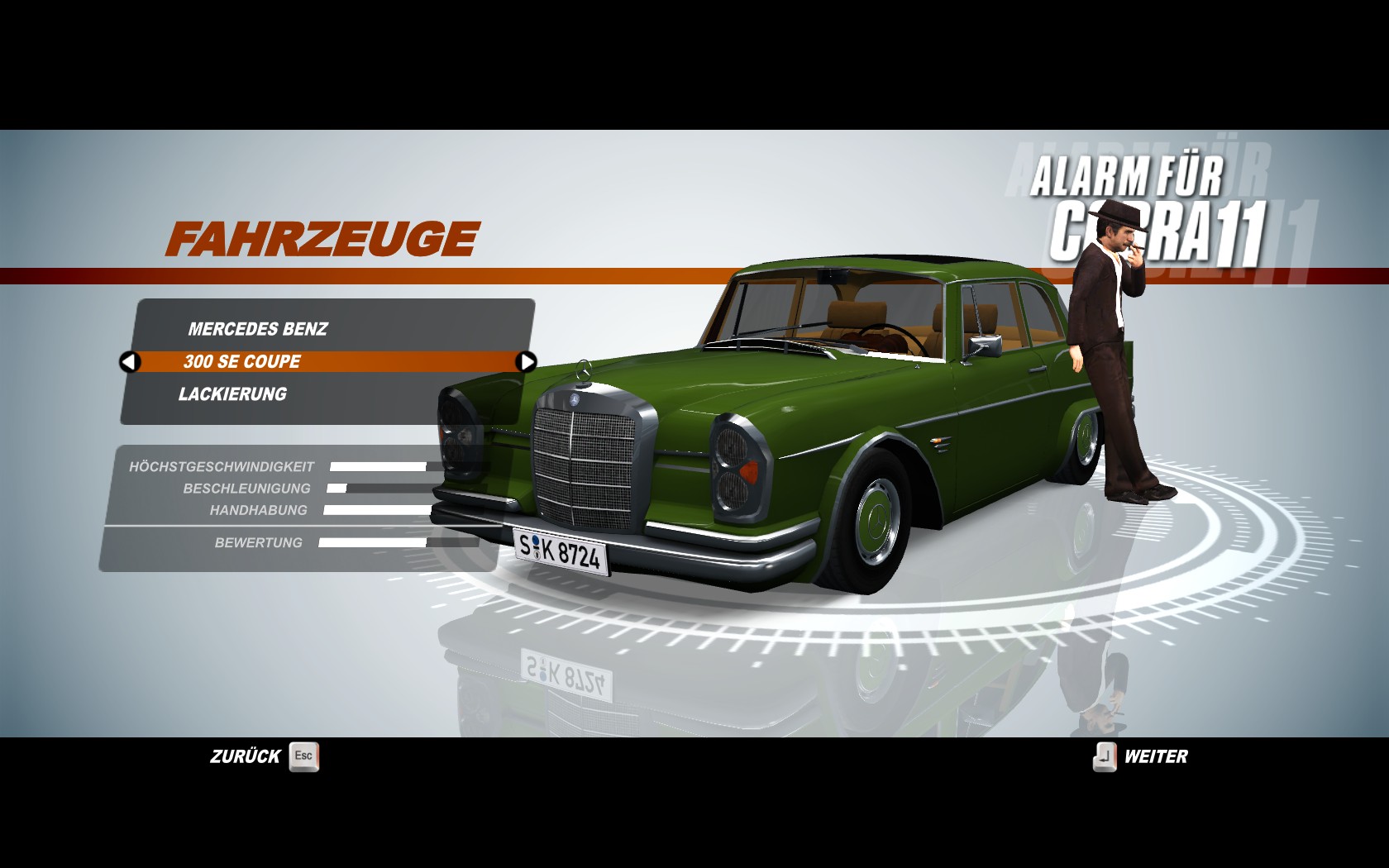
Task: Select the Mercedes Benz brand entry
Action: [258, 329]
